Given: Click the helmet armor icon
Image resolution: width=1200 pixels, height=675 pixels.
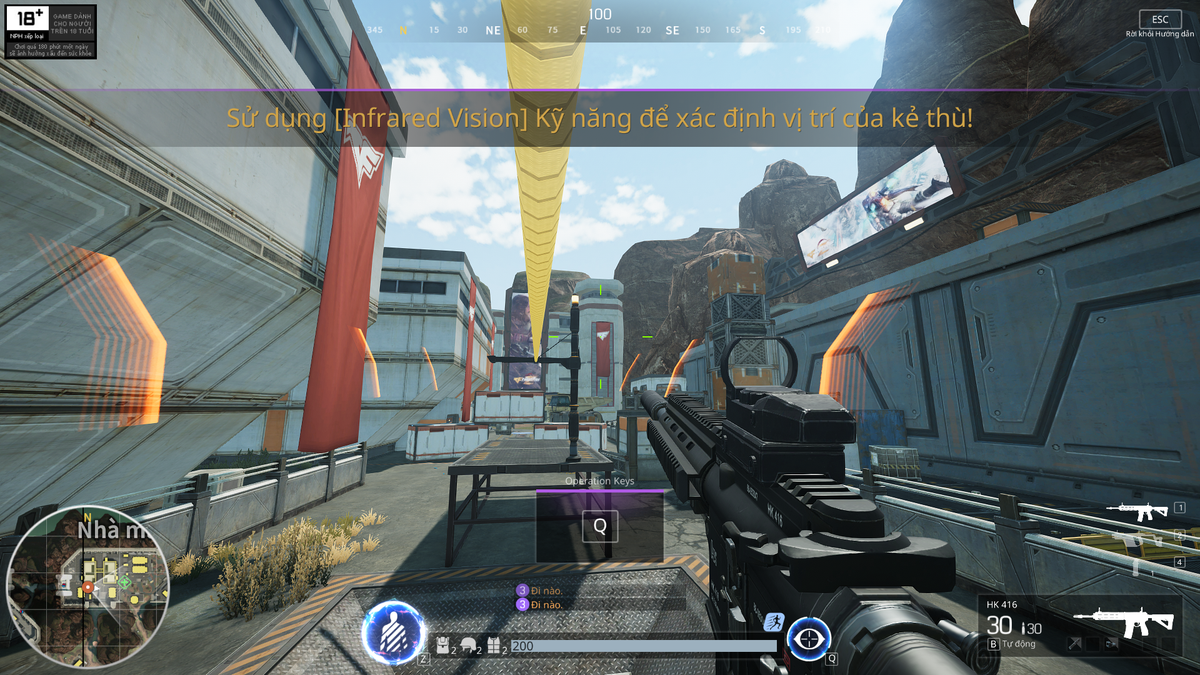Looking at the screenshot, I should tap(467, 647).
